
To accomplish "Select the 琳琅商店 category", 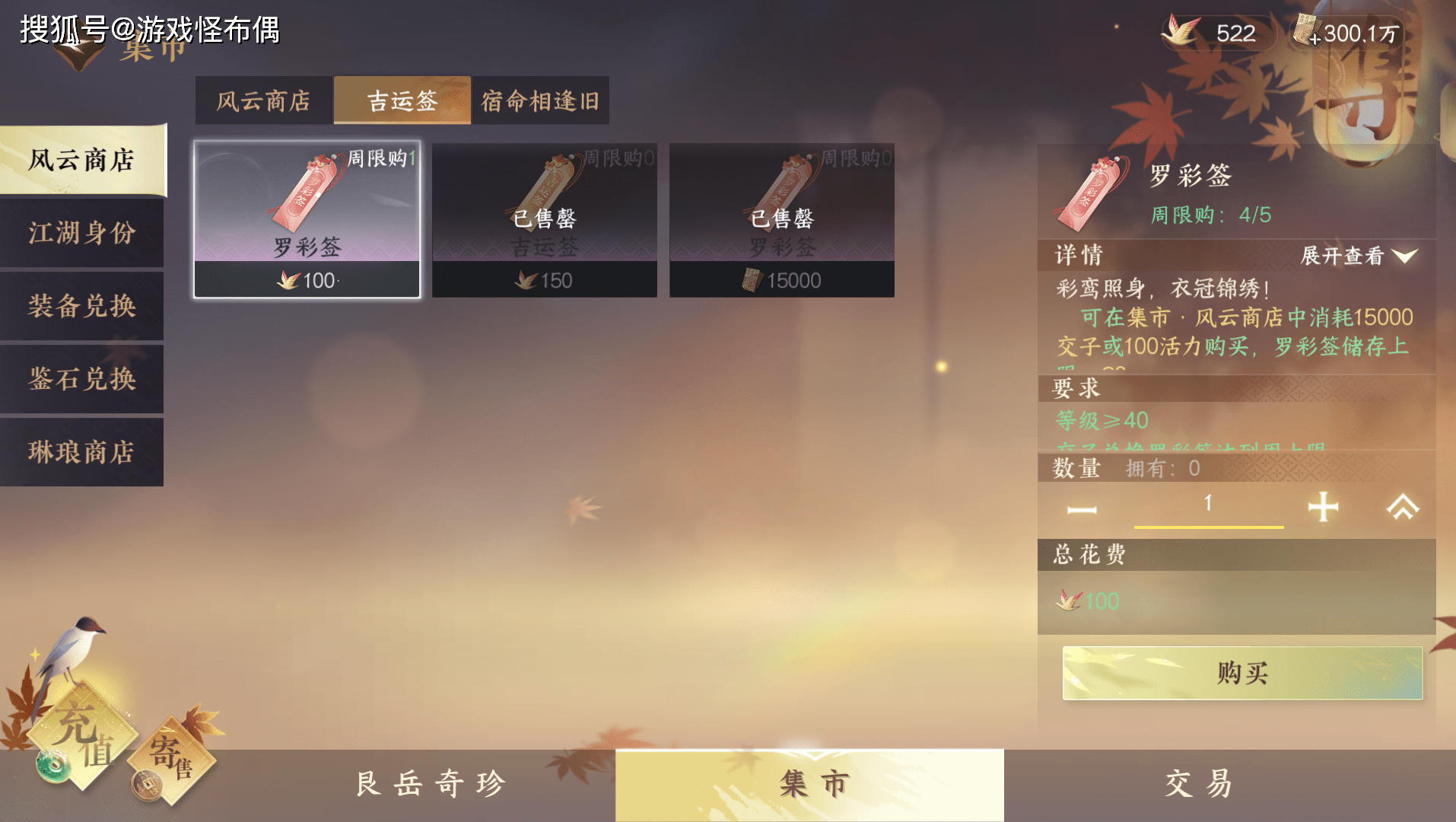I will [82, 452].
